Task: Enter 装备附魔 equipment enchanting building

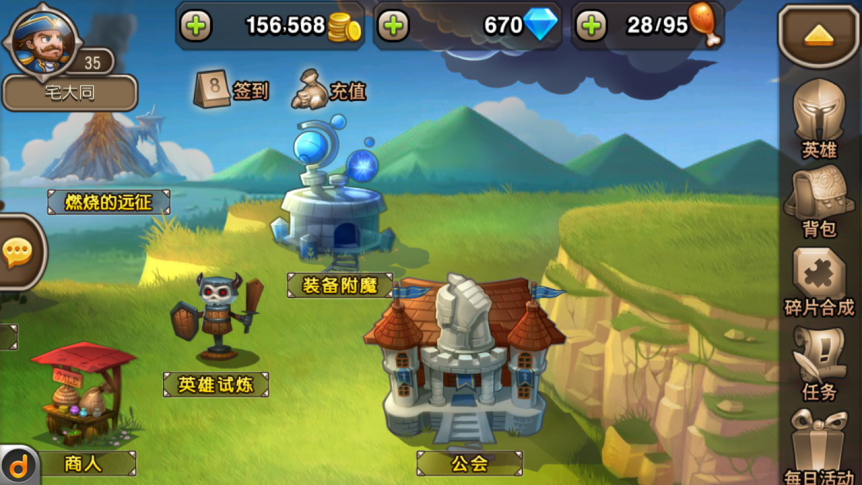Action: (x=339, y=222)
